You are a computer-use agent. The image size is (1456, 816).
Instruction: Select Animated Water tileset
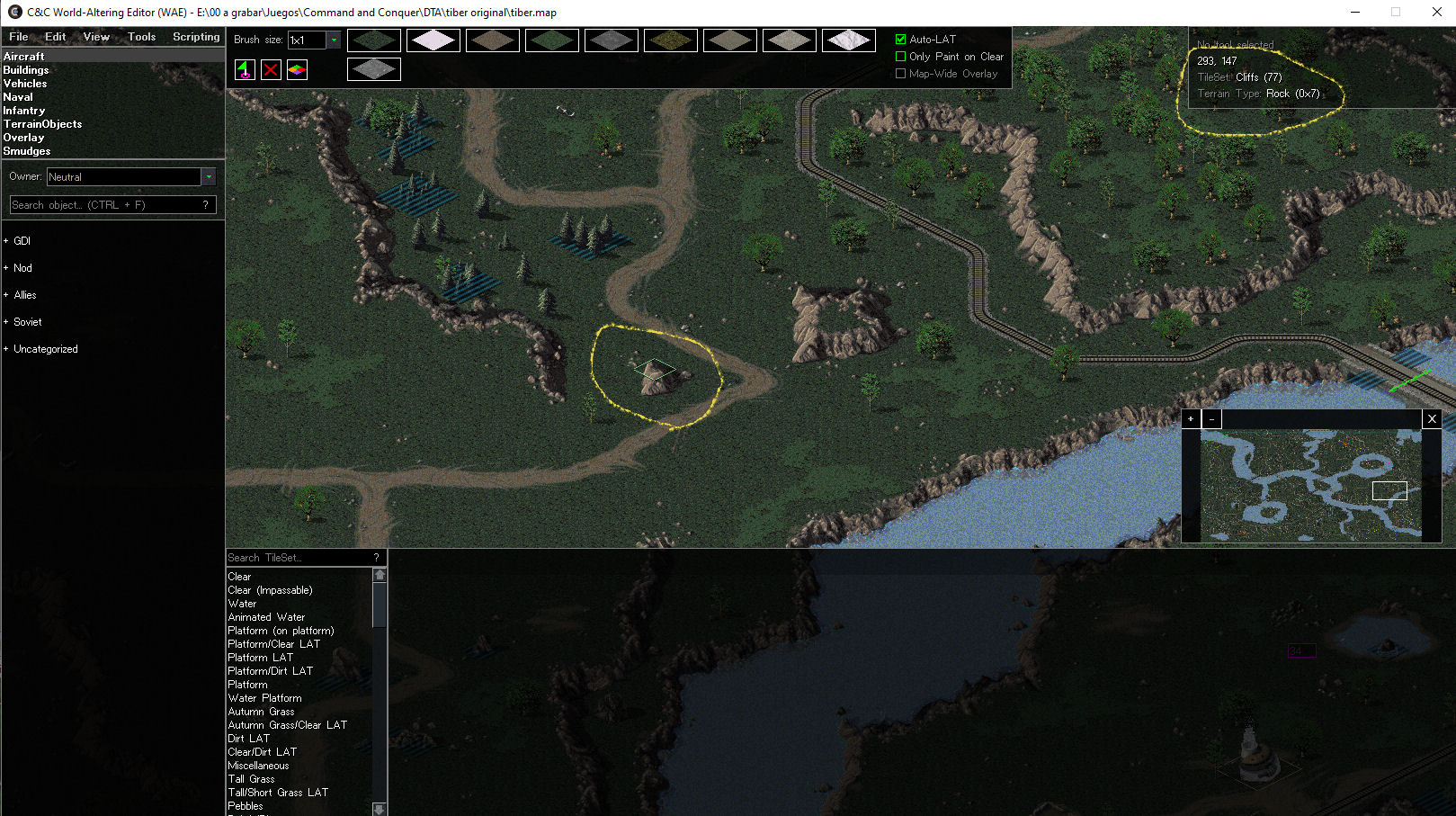tap(266, 617)
